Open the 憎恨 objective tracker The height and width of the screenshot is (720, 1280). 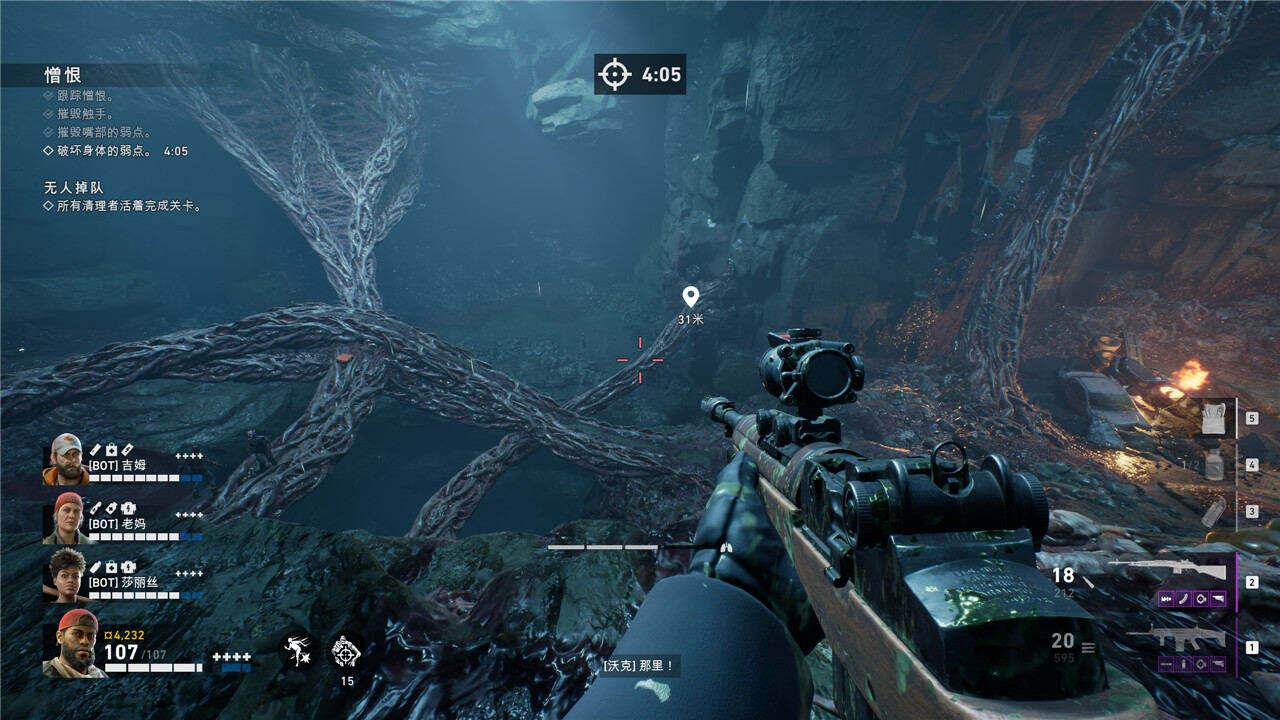[63, 75]
